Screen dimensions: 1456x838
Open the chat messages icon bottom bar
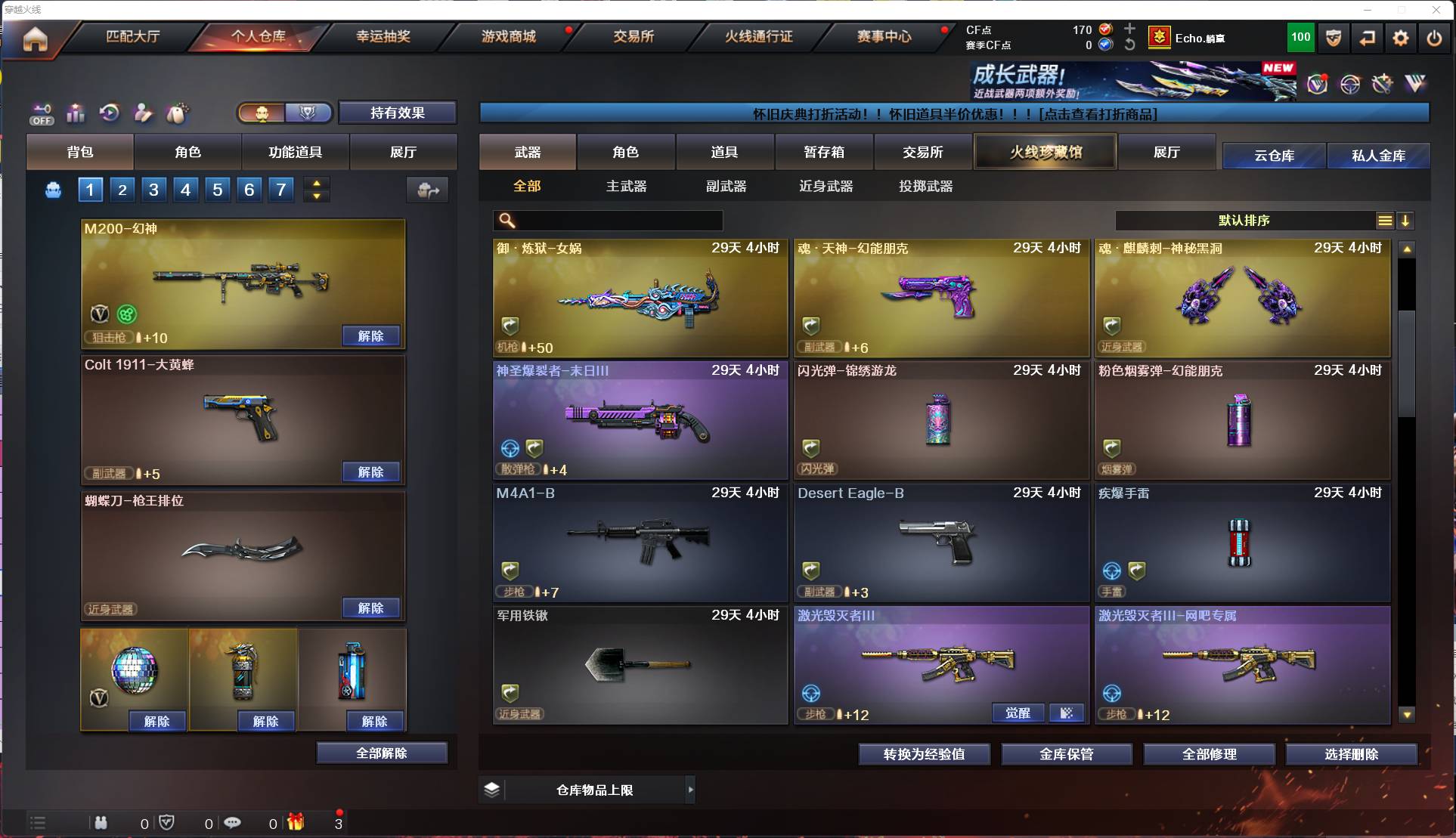click(x=233, y=823)
